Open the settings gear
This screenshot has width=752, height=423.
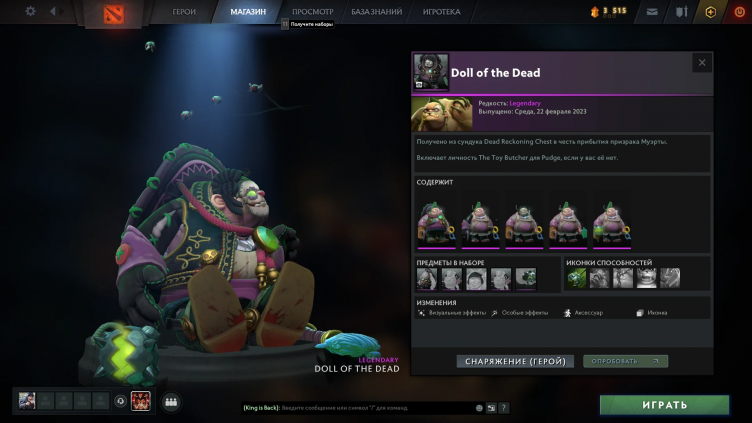point(30,12)
